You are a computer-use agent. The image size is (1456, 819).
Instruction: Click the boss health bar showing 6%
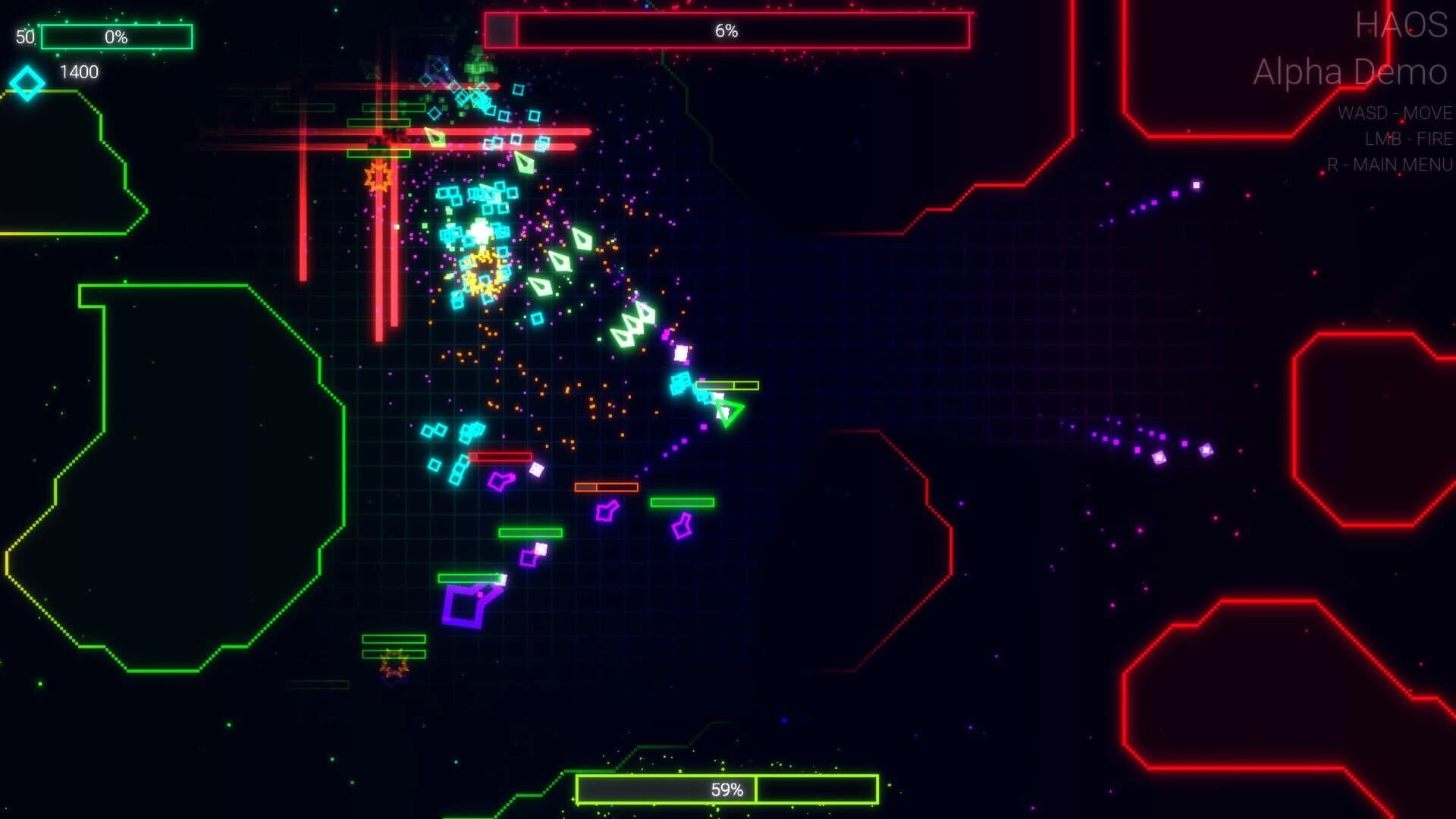tap(728, 30)
